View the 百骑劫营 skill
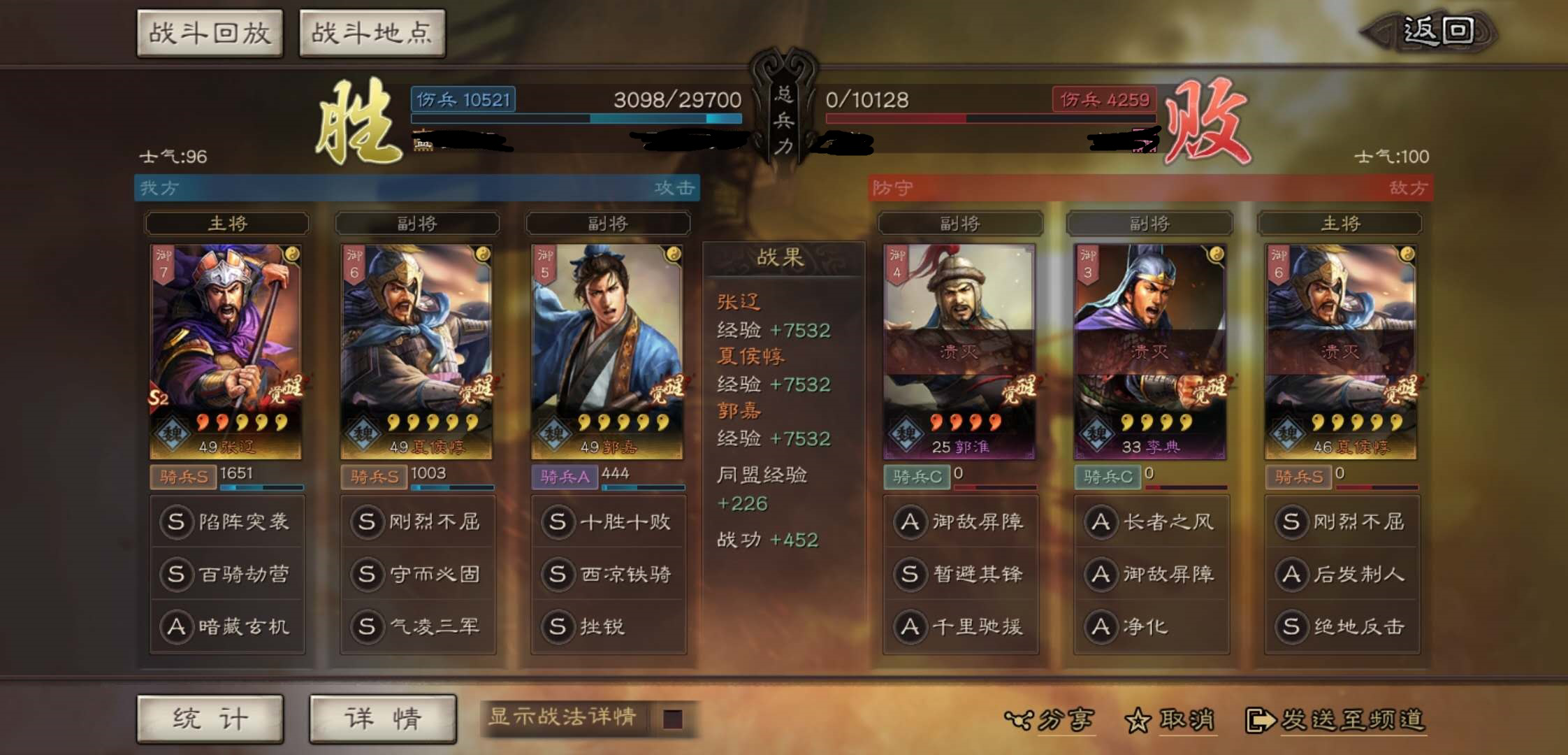1568x755 pixels. point(227,574)
